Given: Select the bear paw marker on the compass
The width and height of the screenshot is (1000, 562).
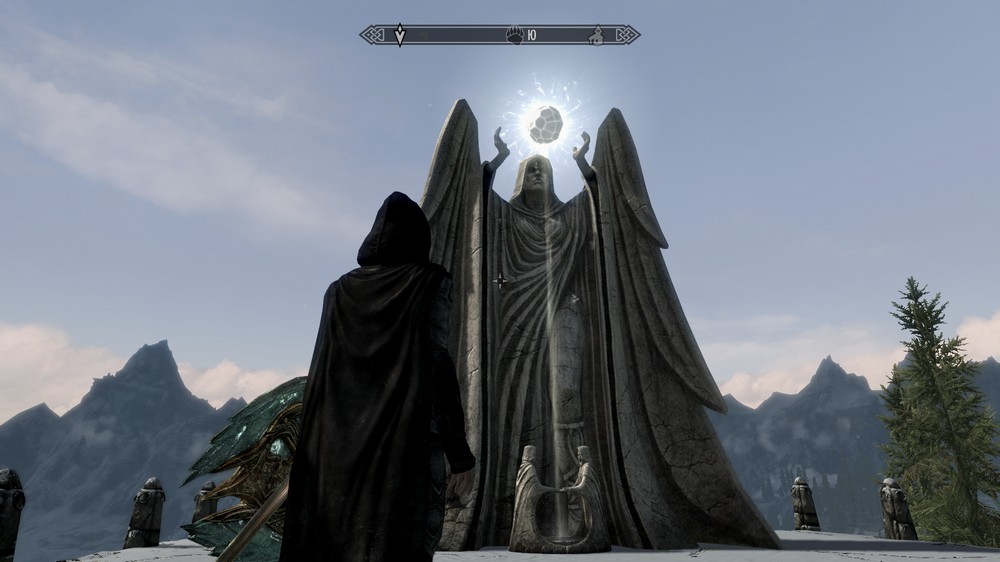Looking at the screenshot, I should pyautogui.click(x=514, y=35).
